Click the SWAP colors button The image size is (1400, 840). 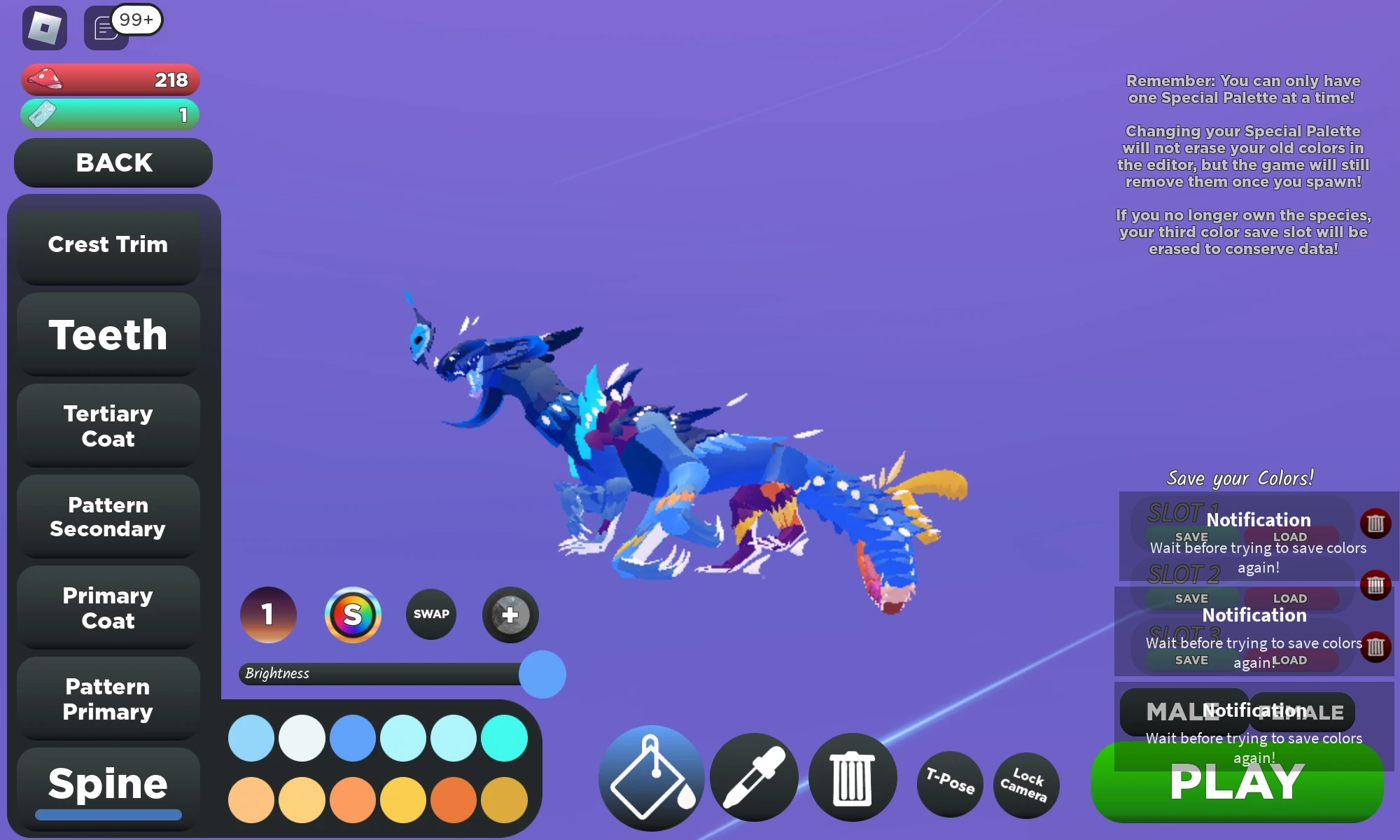(431, 614)
